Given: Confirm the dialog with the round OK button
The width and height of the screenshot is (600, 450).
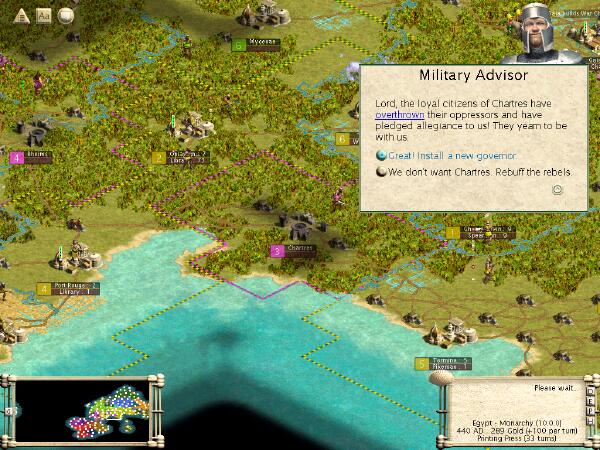Looking at the screenshot, I should (x=558, y=189).
